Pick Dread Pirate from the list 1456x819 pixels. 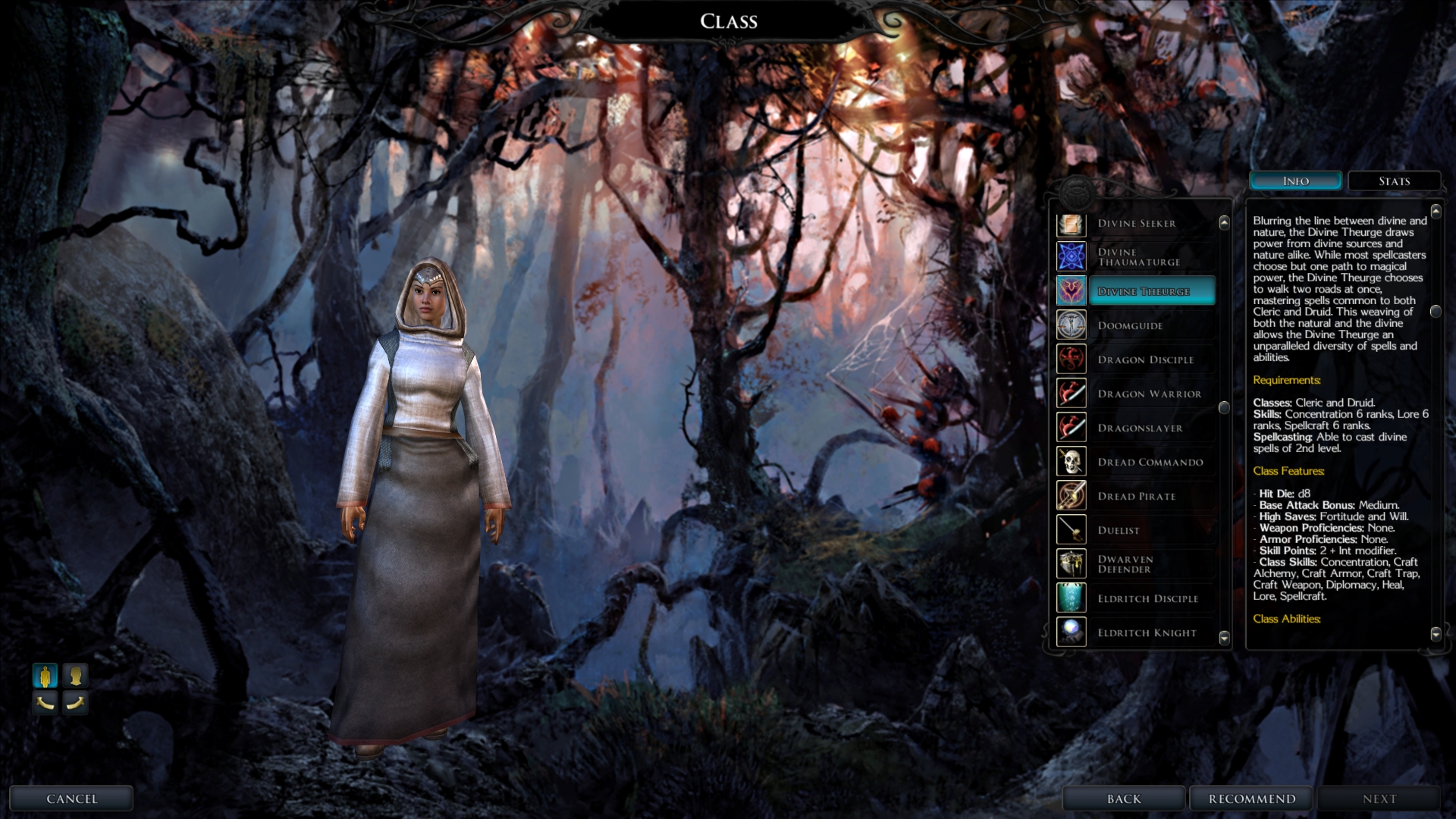coord(1136,496)
